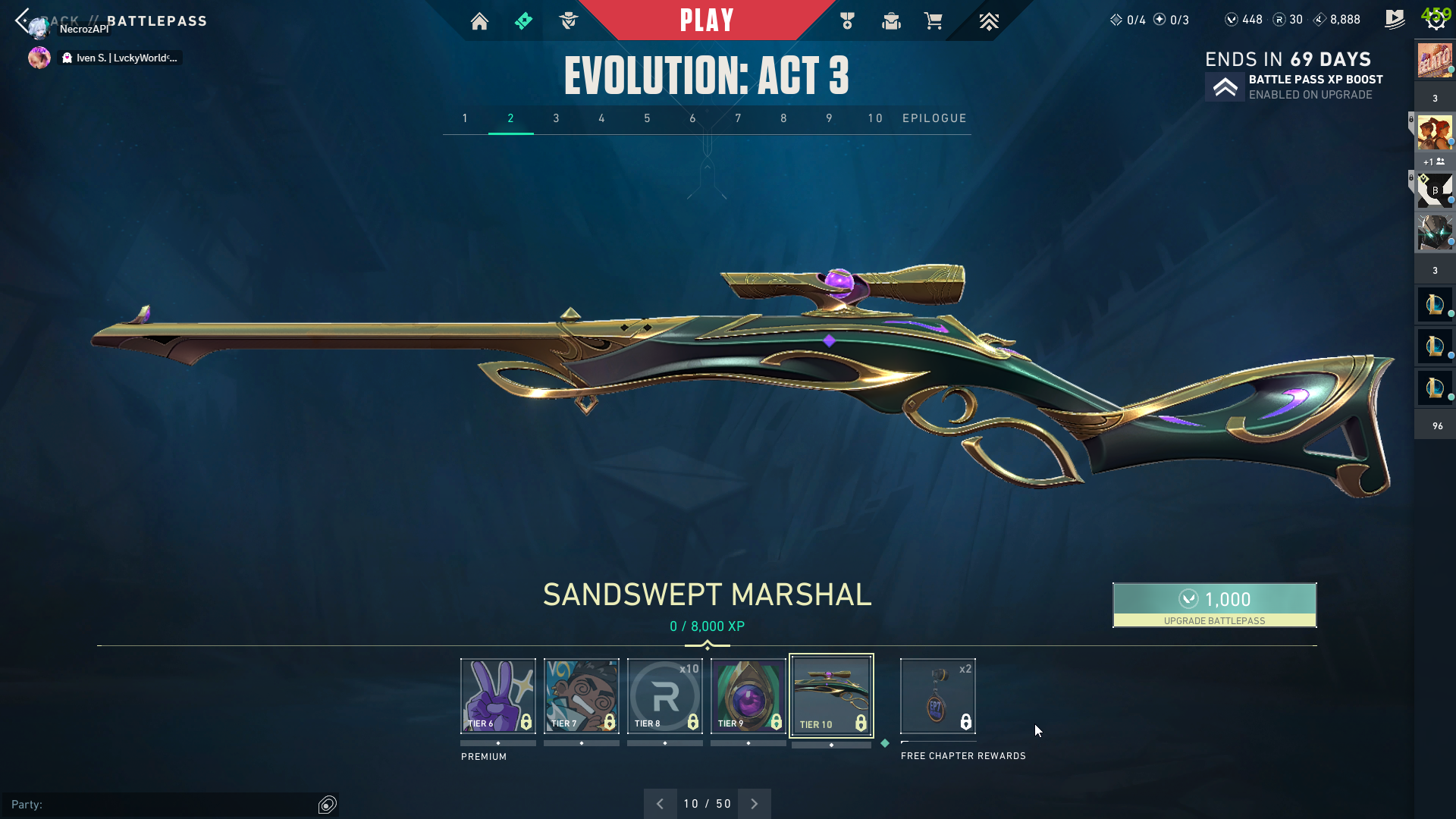The width and height of the screenshot is (1456, 819).
Task: Go to the home screen icon
Action: click(x=479, y=21)
